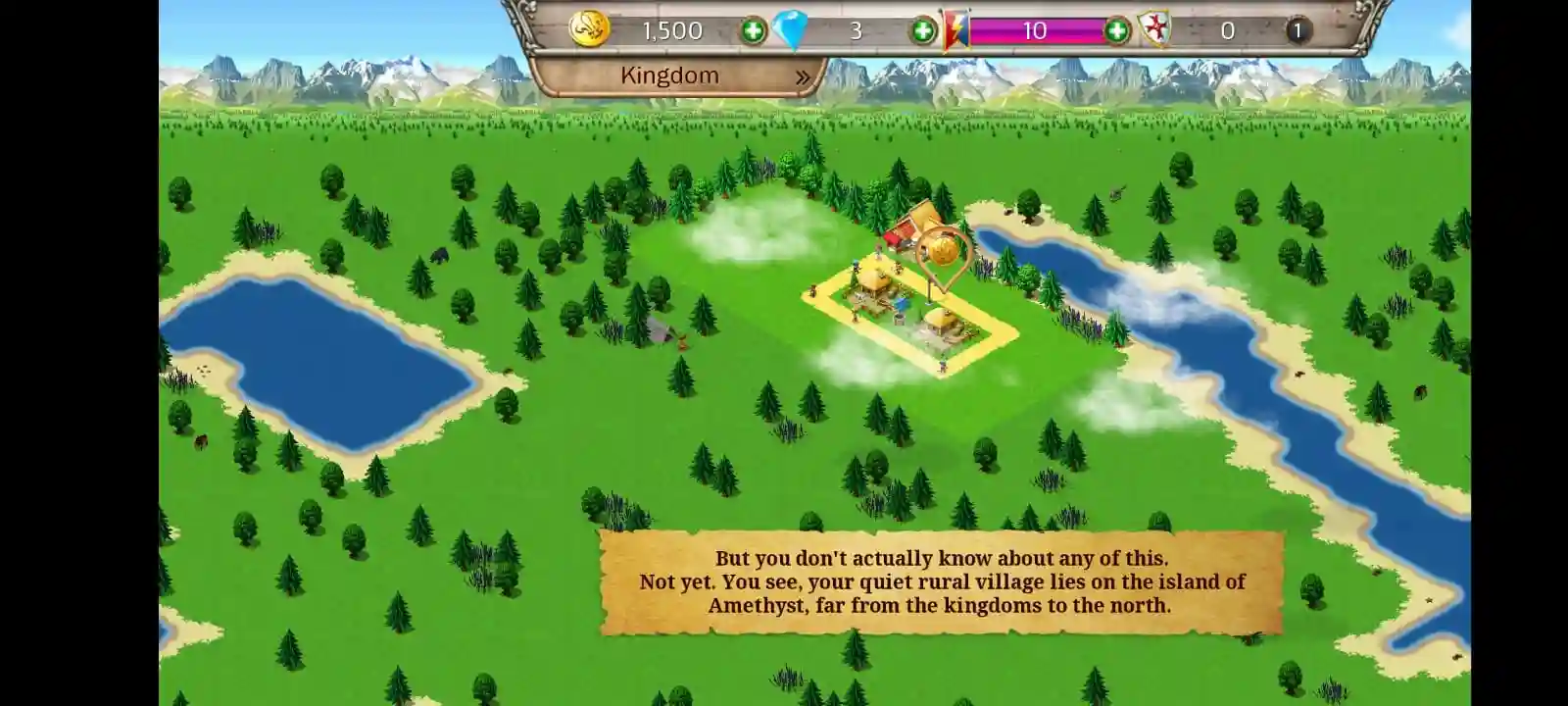The width and height of the screenshot is (1568, 706).
Task: Tap the shield counter showing 0
Action: [1226, 30]
